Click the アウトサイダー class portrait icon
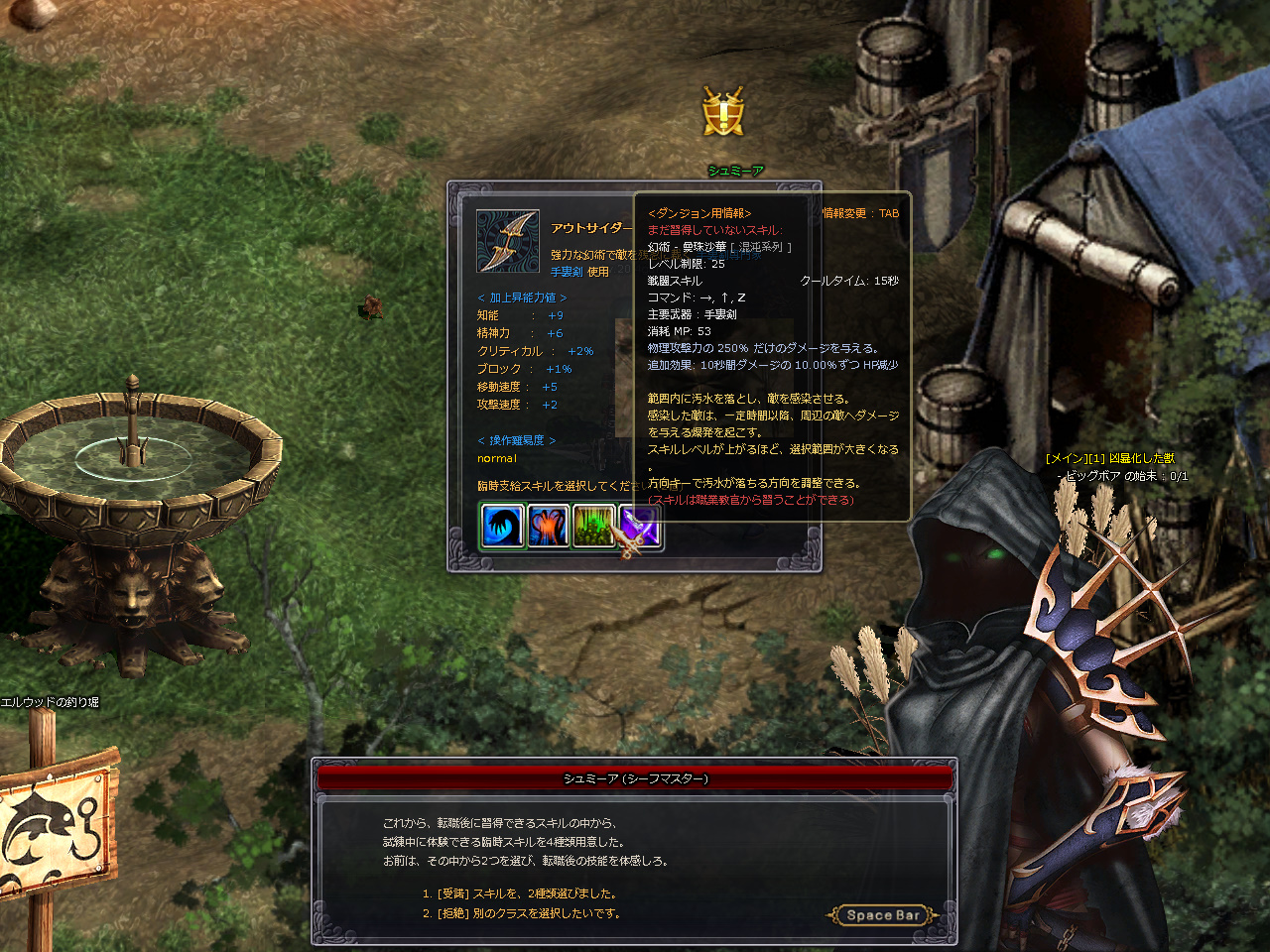Screen dimensions: 1270x952 click(508, 241)
